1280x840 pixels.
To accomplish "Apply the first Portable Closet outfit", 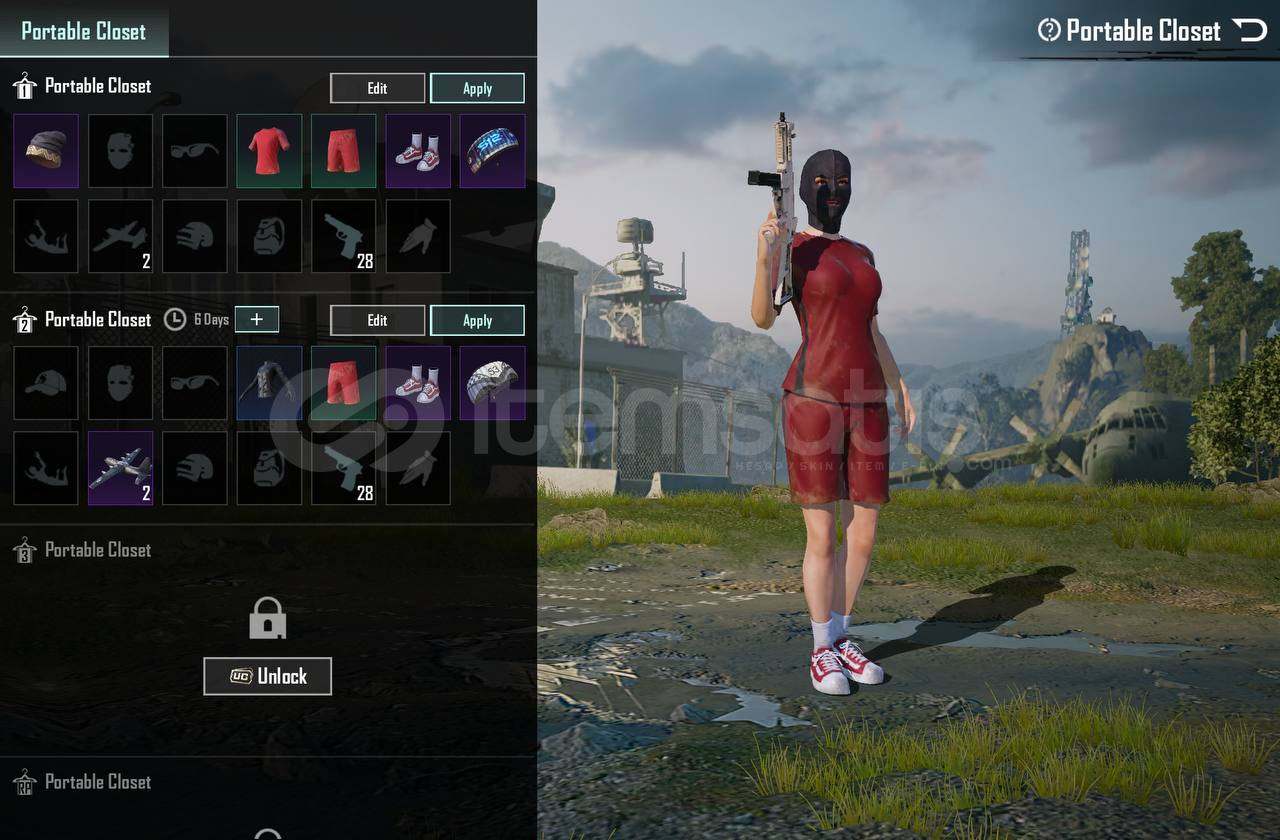I will (x=477, y=88).
